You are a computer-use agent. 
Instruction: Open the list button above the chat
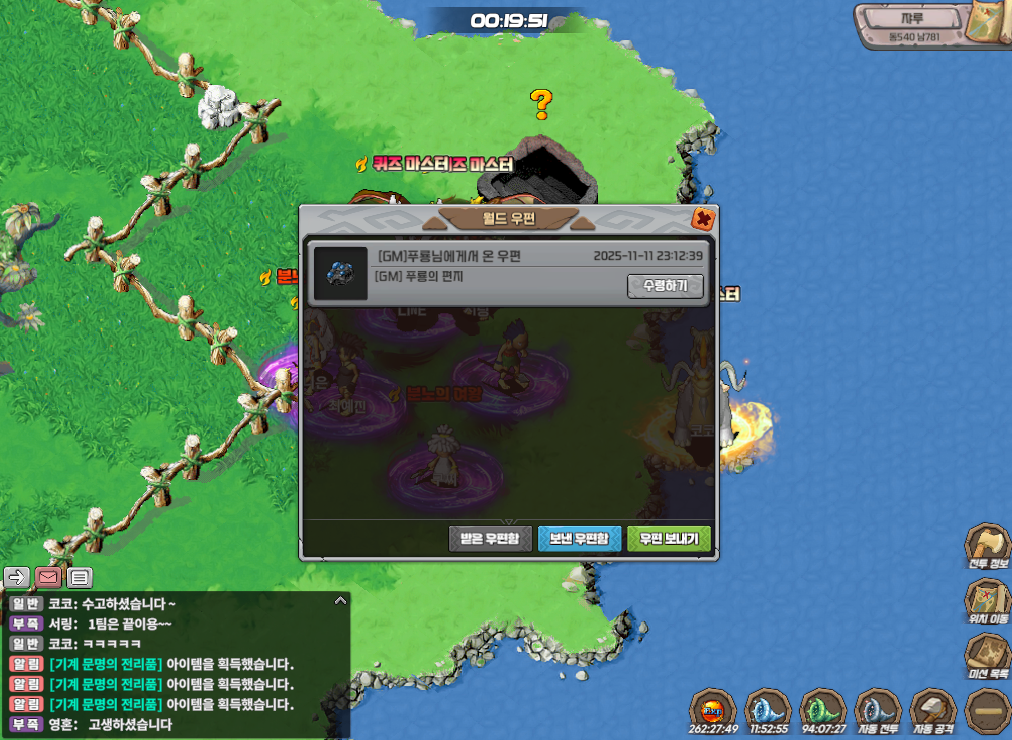[80, 577]
